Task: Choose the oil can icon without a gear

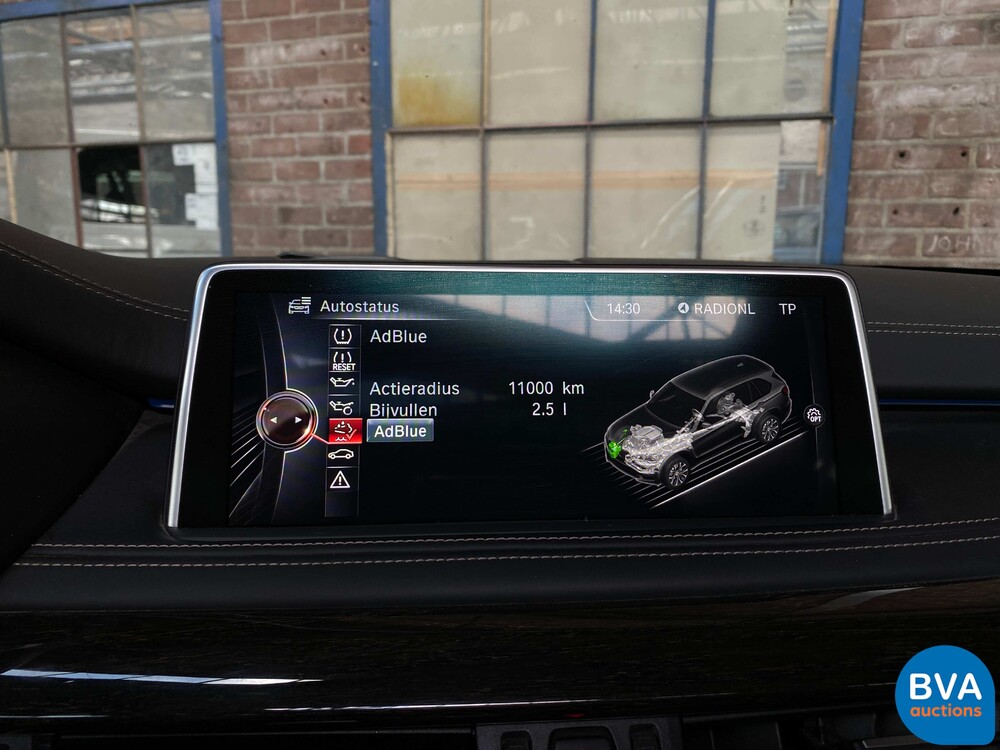Action: click(342, 383)
